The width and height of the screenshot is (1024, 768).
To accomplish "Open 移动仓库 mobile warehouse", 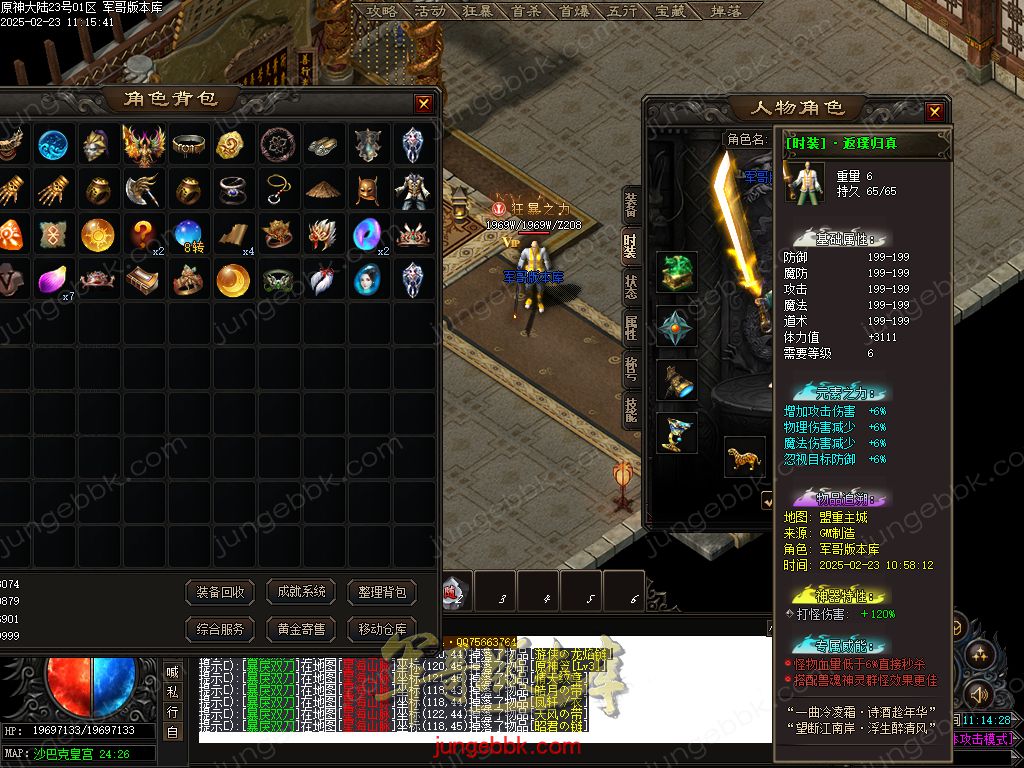I will (x=382, y=629).
